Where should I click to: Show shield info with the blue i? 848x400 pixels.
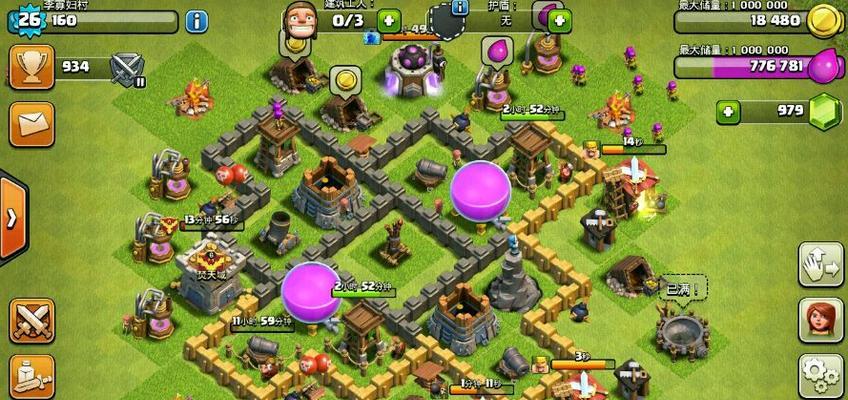pyautogui.click(x=460, y=8)
